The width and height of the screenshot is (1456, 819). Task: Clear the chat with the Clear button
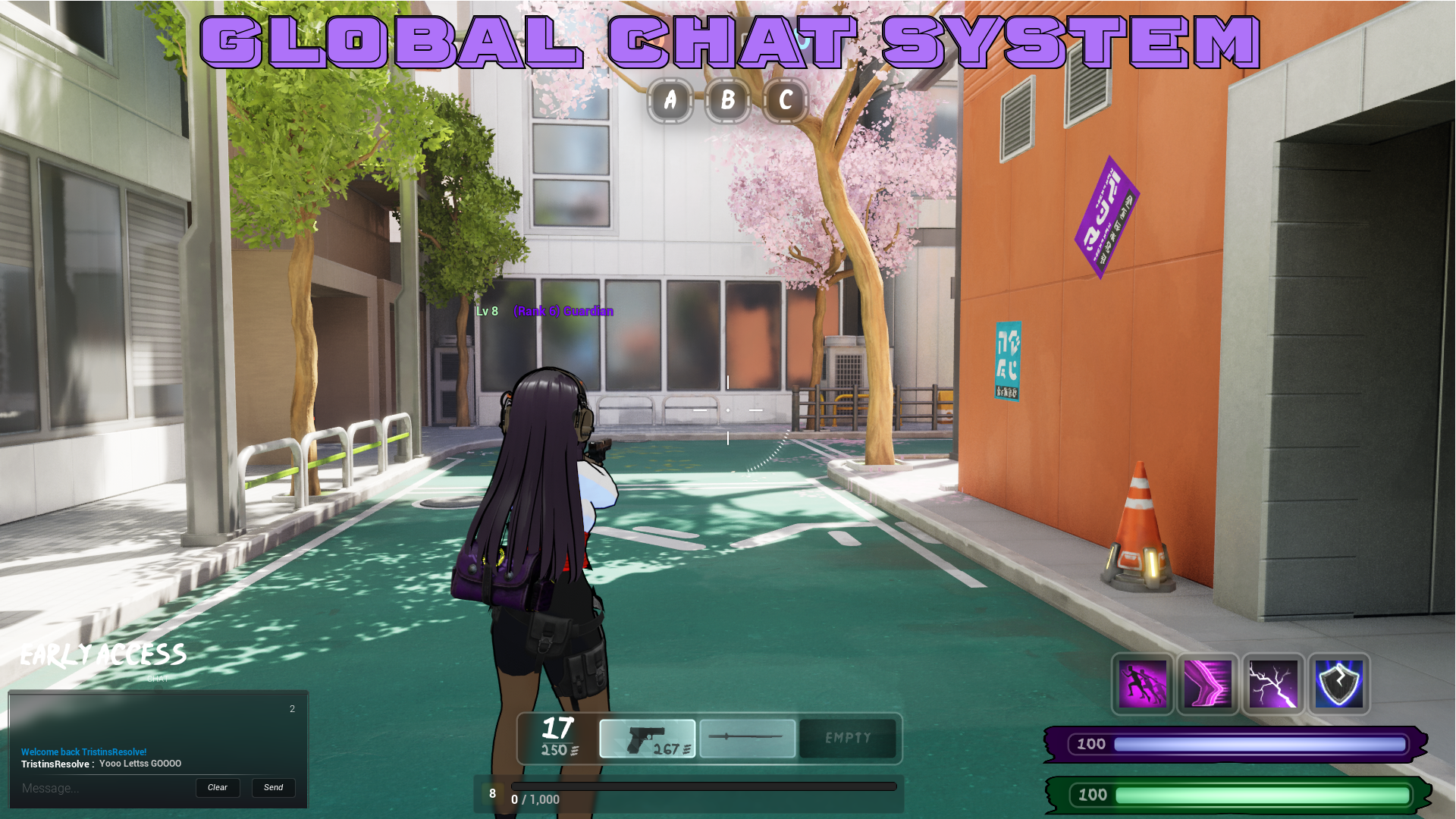[x=218, y=788]
